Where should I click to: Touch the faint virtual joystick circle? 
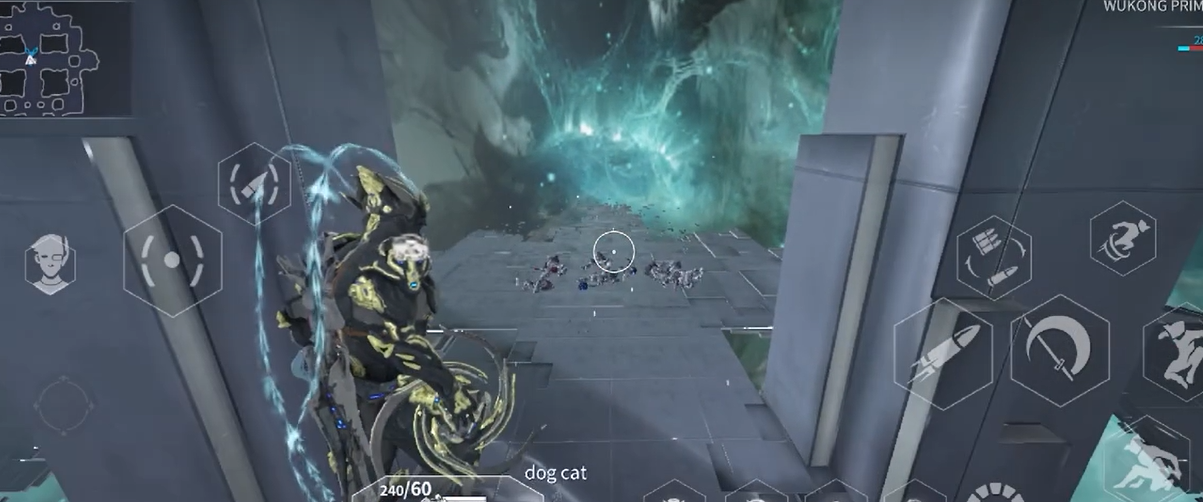point(63,406)
